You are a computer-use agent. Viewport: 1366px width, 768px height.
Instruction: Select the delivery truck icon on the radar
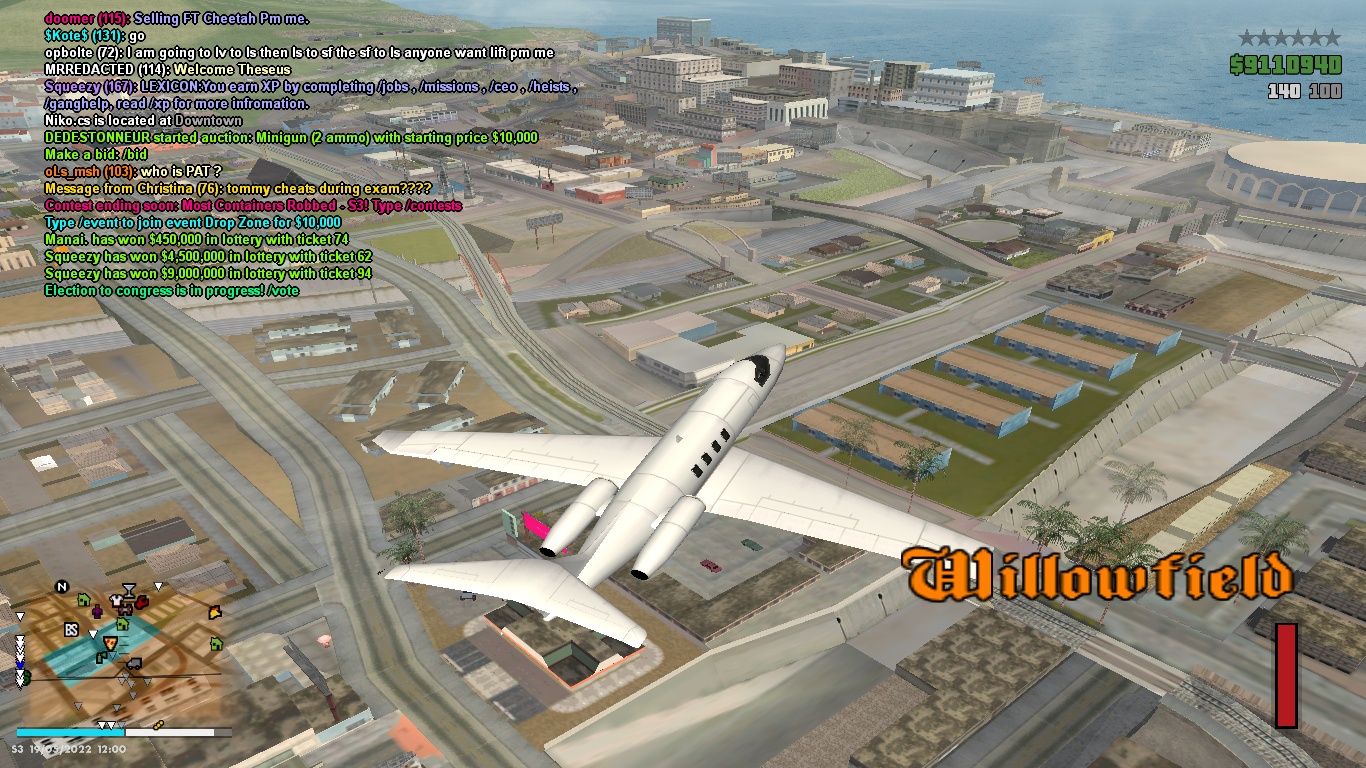pos(132,663)
